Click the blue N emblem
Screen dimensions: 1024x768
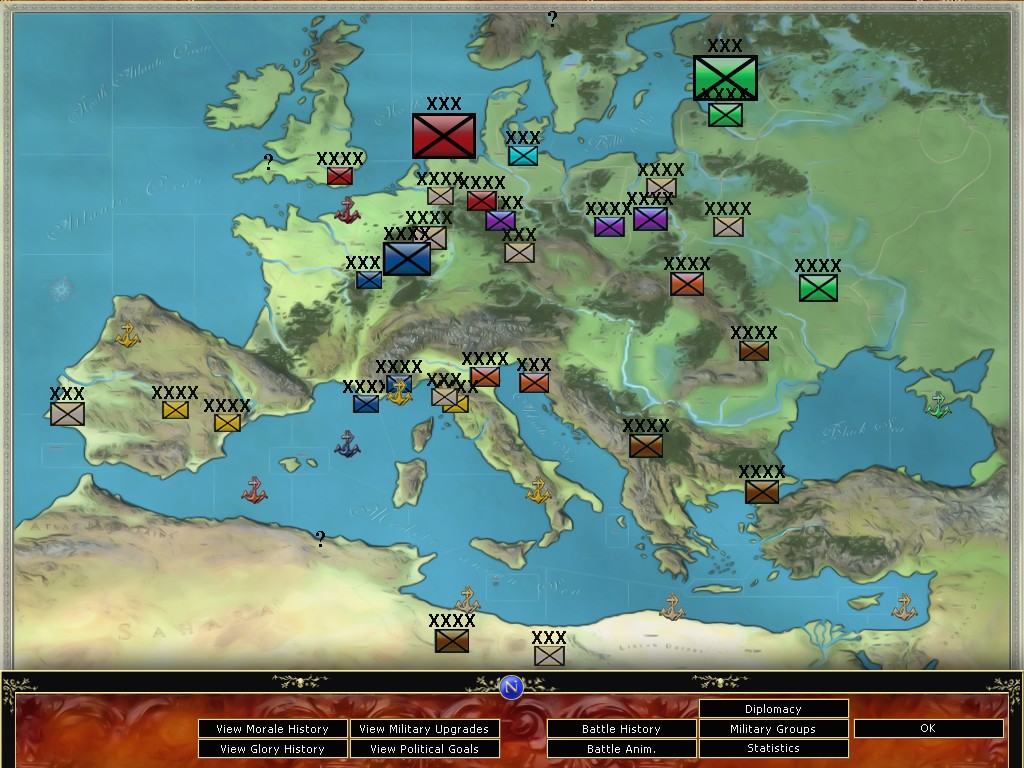(x=511, y=687)
